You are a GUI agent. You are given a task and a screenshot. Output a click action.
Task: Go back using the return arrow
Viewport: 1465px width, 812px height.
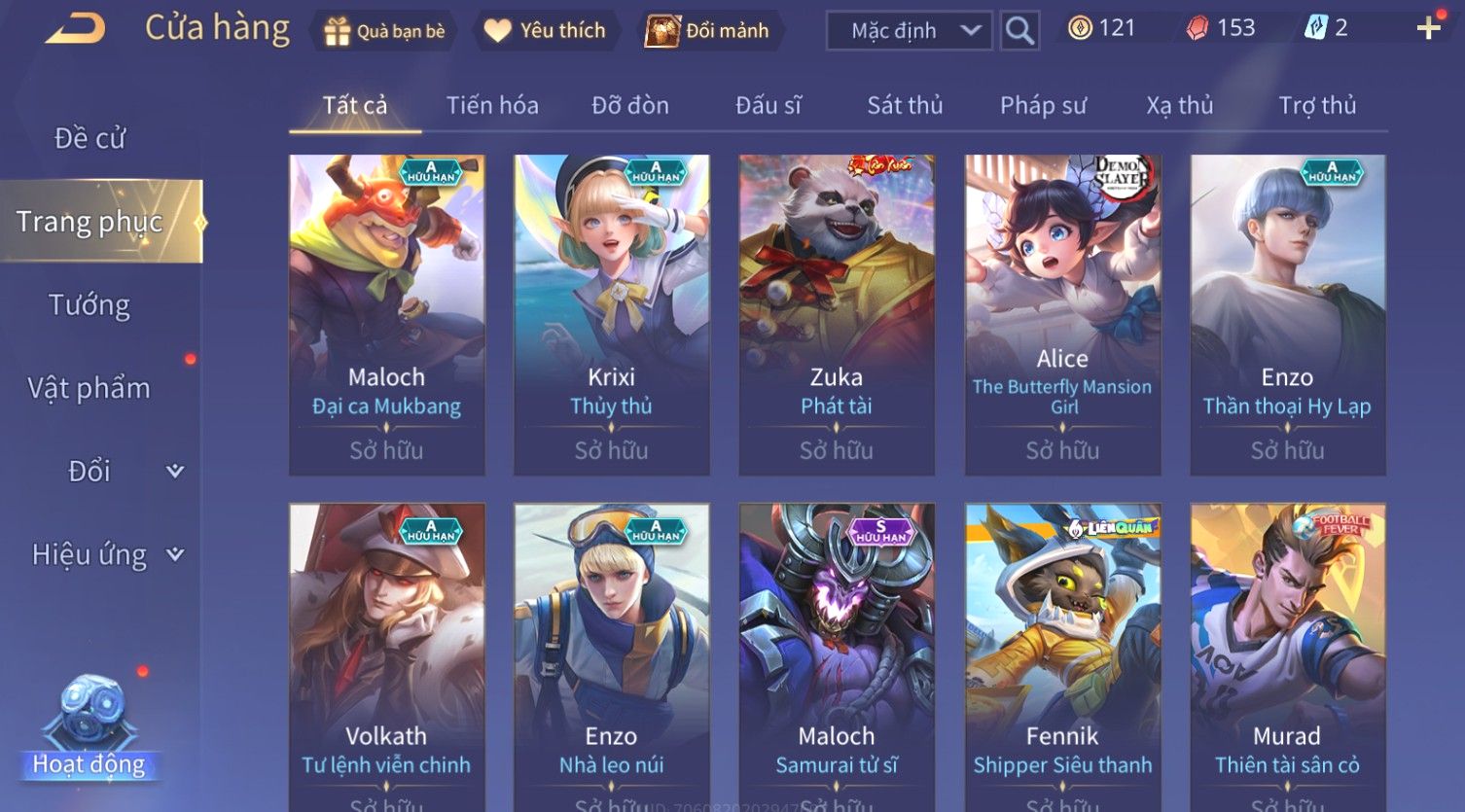tap(75, 29)
